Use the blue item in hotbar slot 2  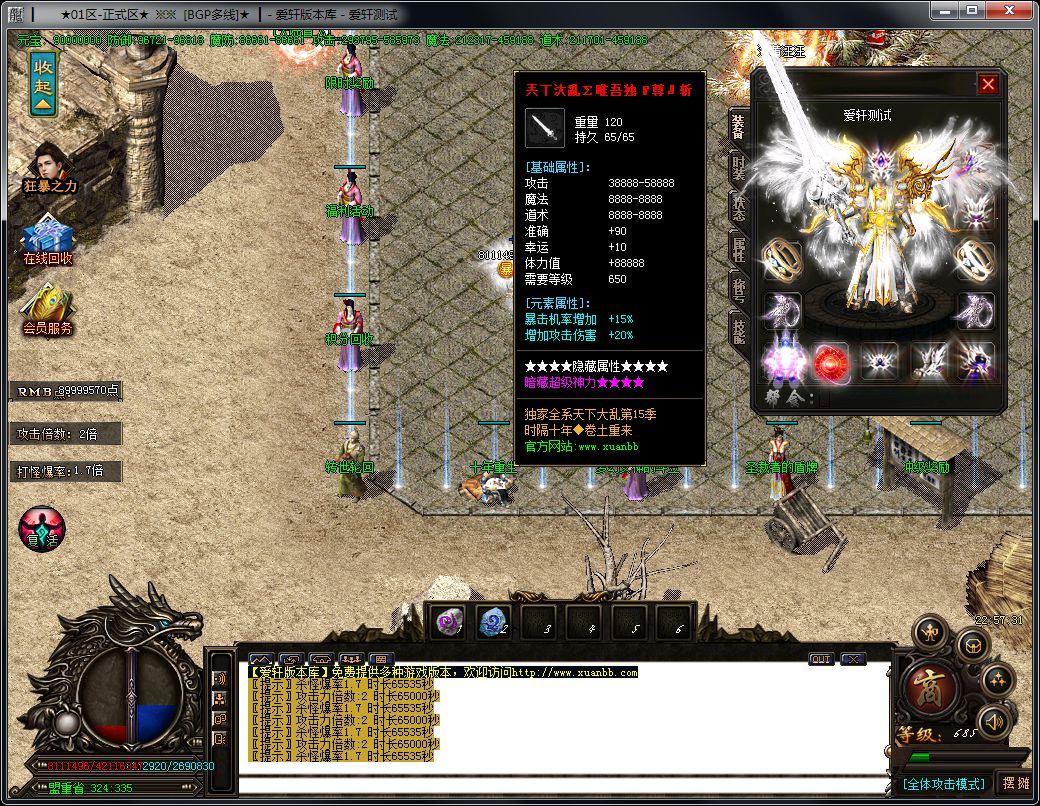[493, 623]
